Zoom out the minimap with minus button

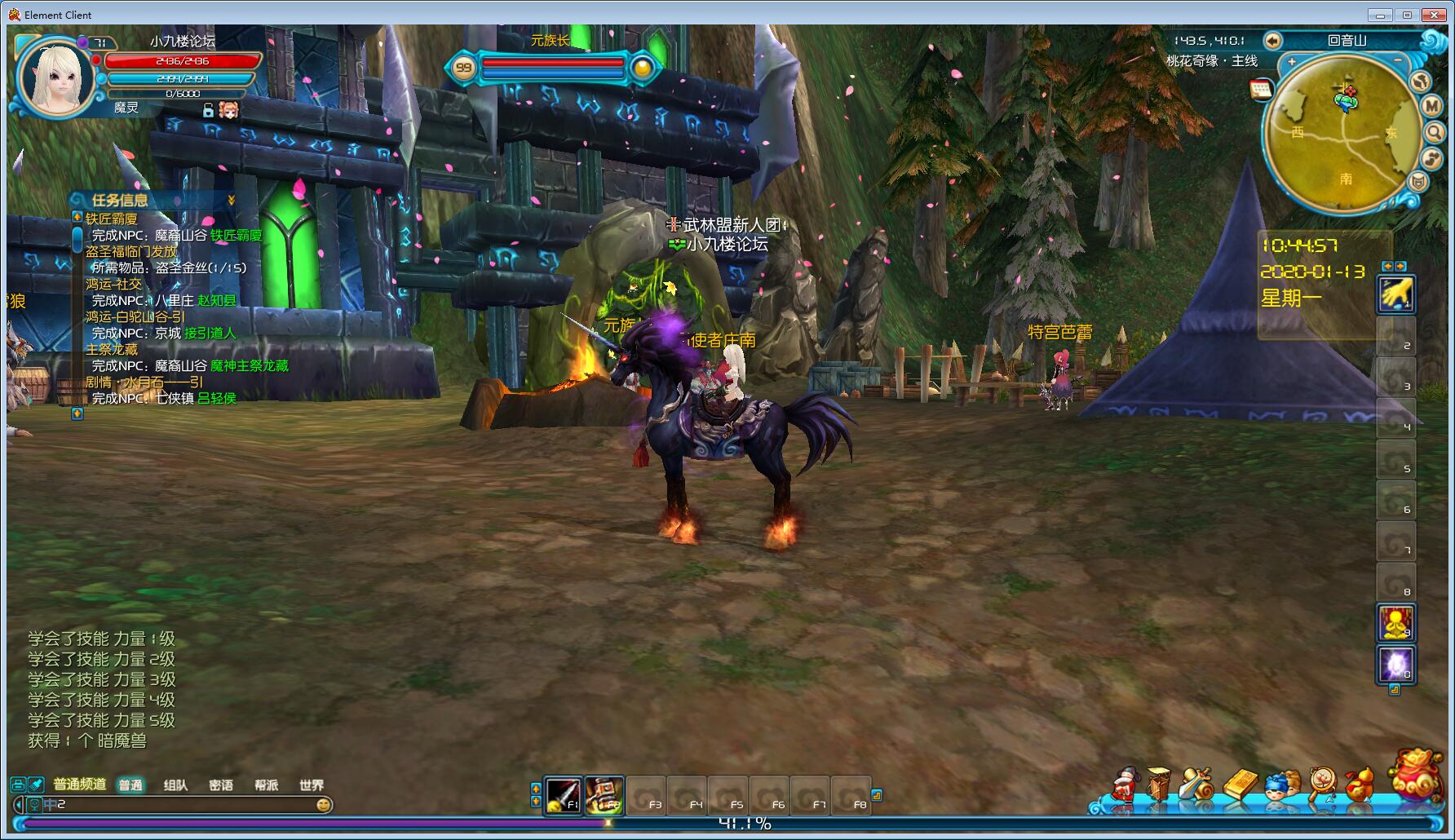point(1397,62)
